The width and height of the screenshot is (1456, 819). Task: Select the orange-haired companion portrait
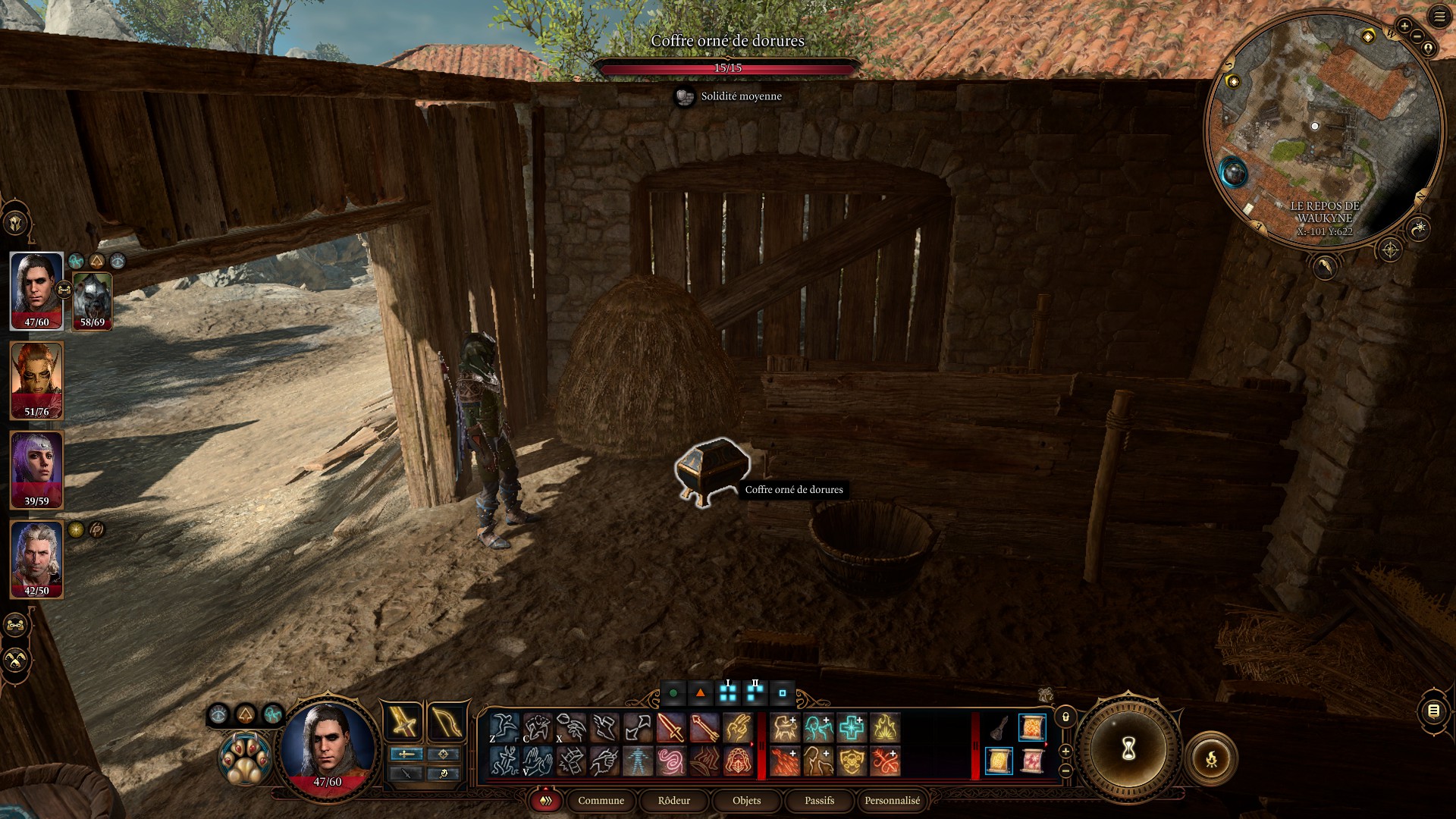point(36,379)
